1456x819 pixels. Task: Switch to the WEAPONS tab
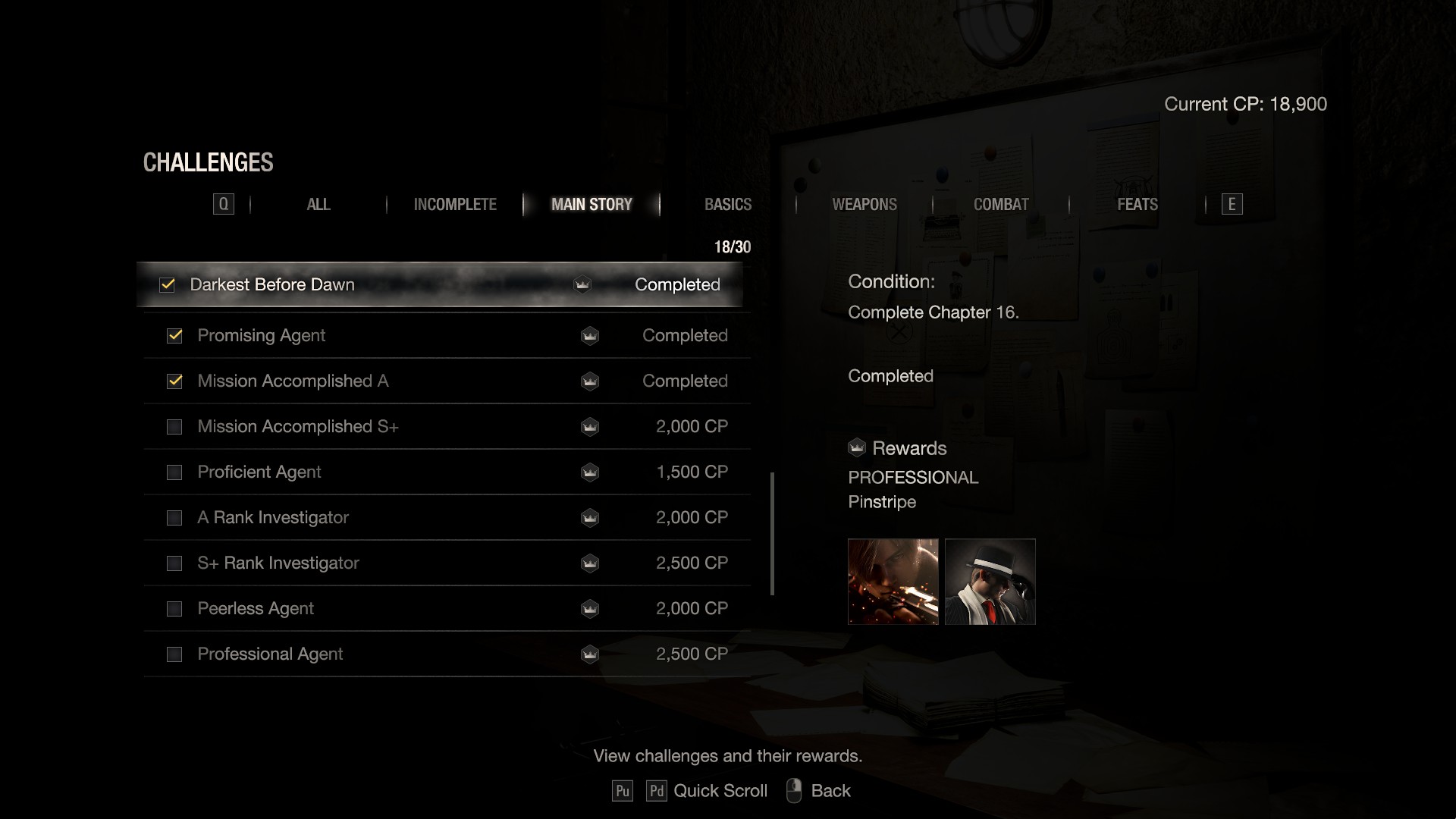[864, 204]
